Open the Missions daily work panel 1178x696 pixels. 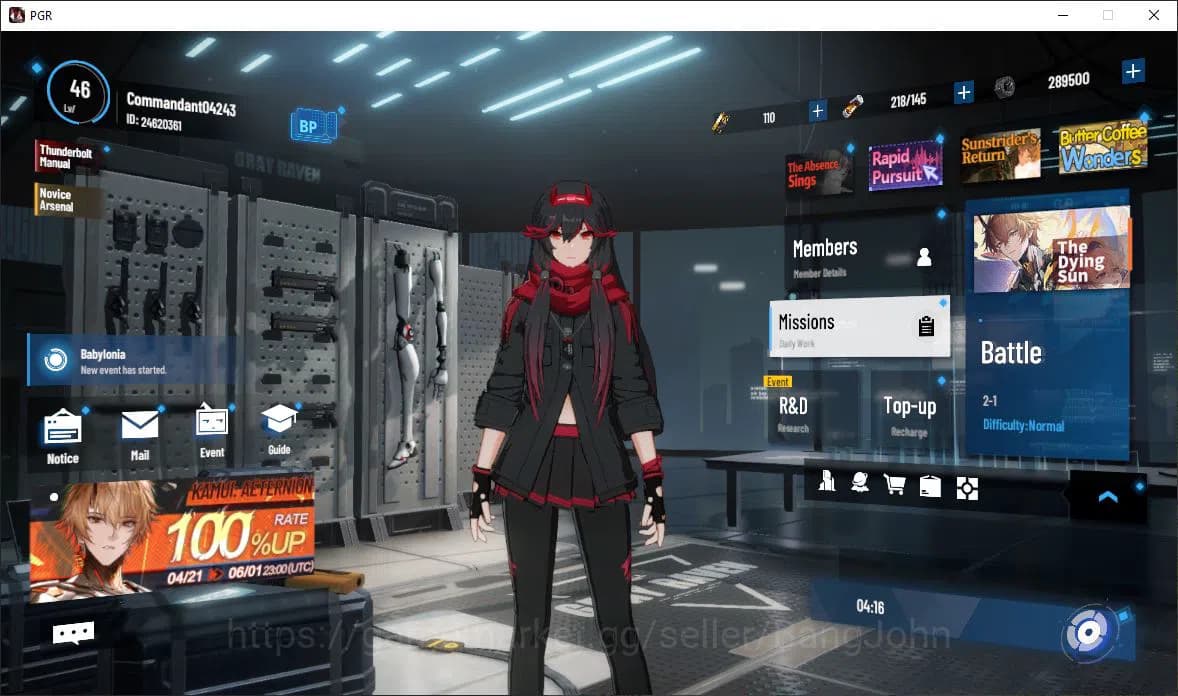coord(859,326)
